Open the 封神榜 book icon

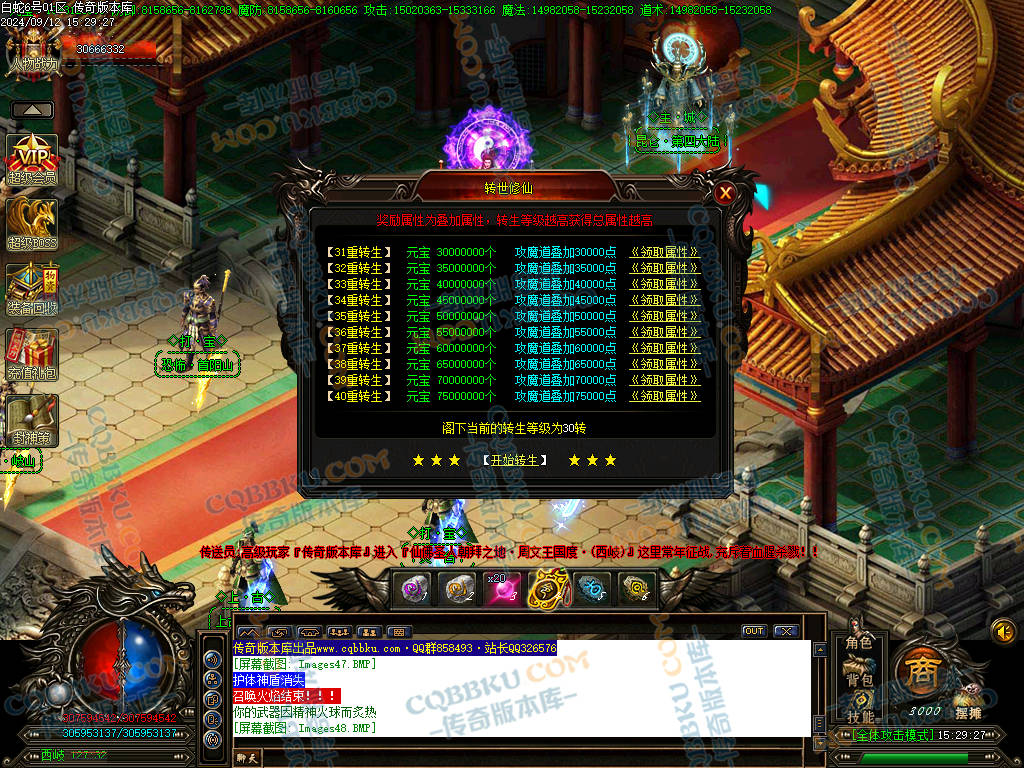[32, 420]
